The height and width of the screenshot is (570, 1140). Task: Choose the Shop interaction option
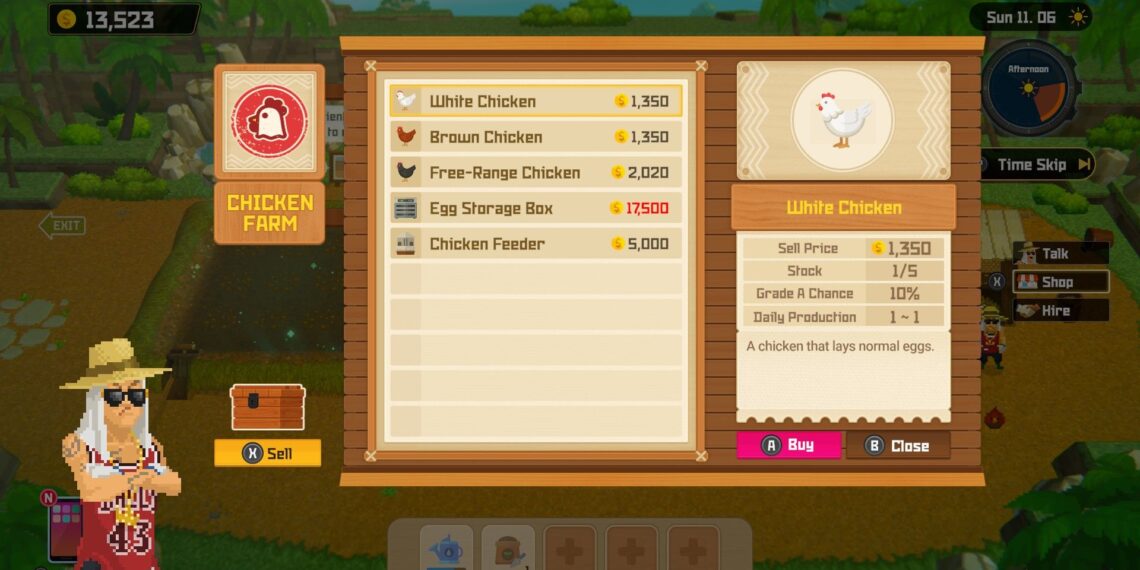(1059, 282)
